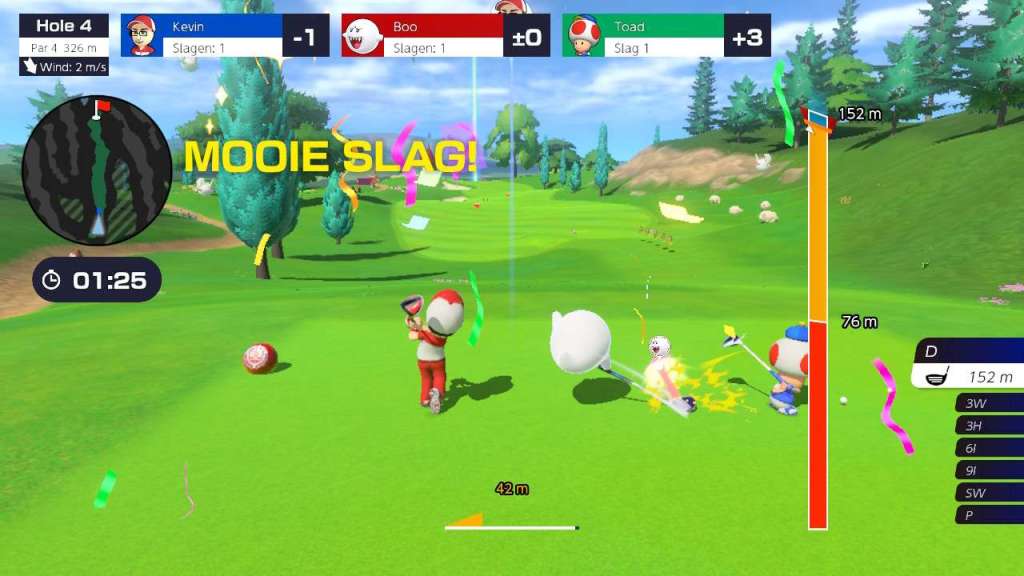
Task: Pick the P putter club
Action: pyautogui.click(x=988, y=514)
